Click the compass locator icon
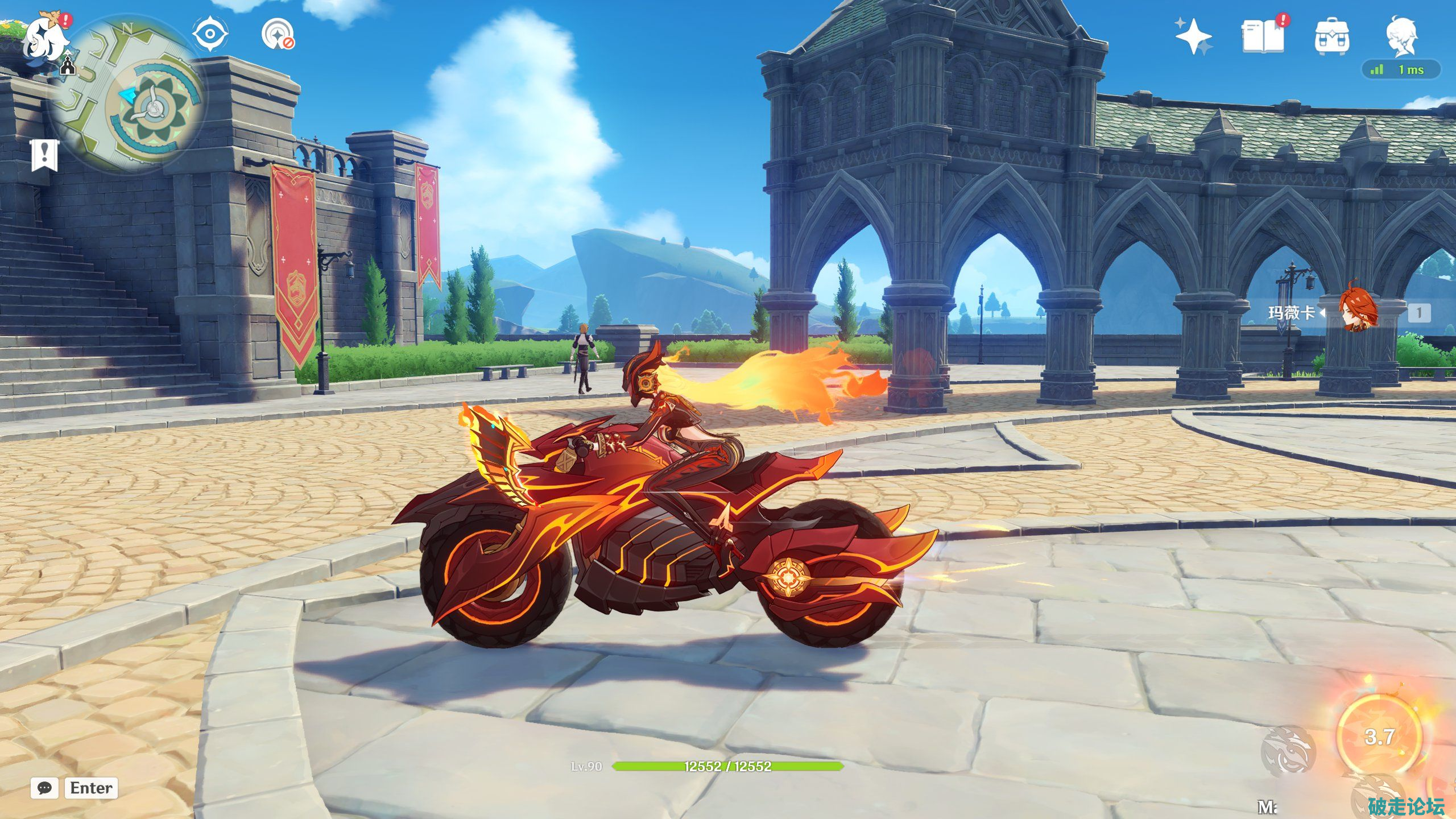The height and width of the screenshot is (819, 1456). 278,34
